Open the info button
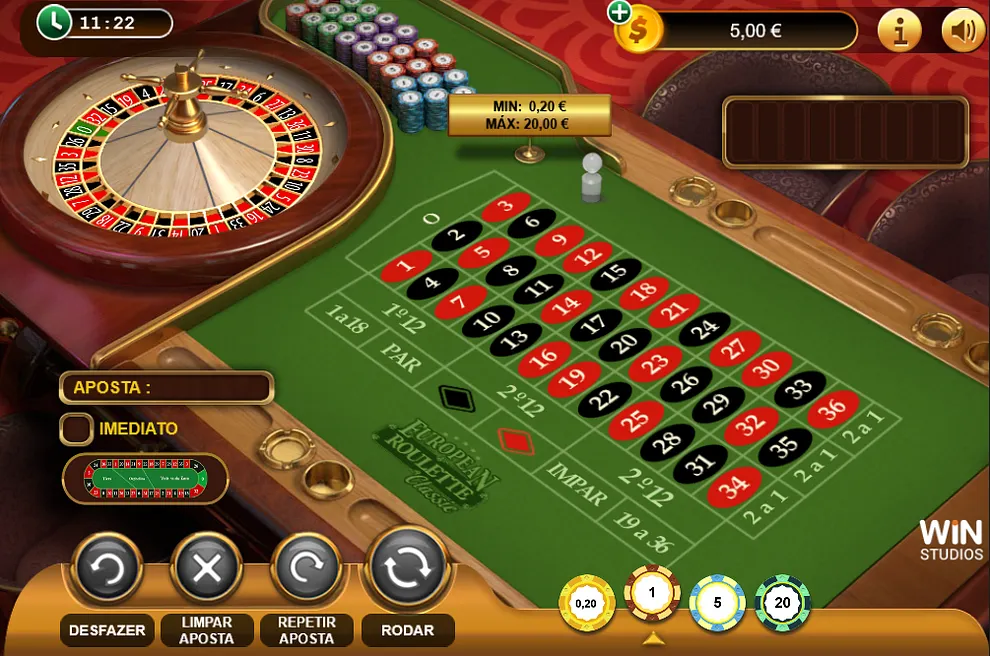 tap(899, 31)
